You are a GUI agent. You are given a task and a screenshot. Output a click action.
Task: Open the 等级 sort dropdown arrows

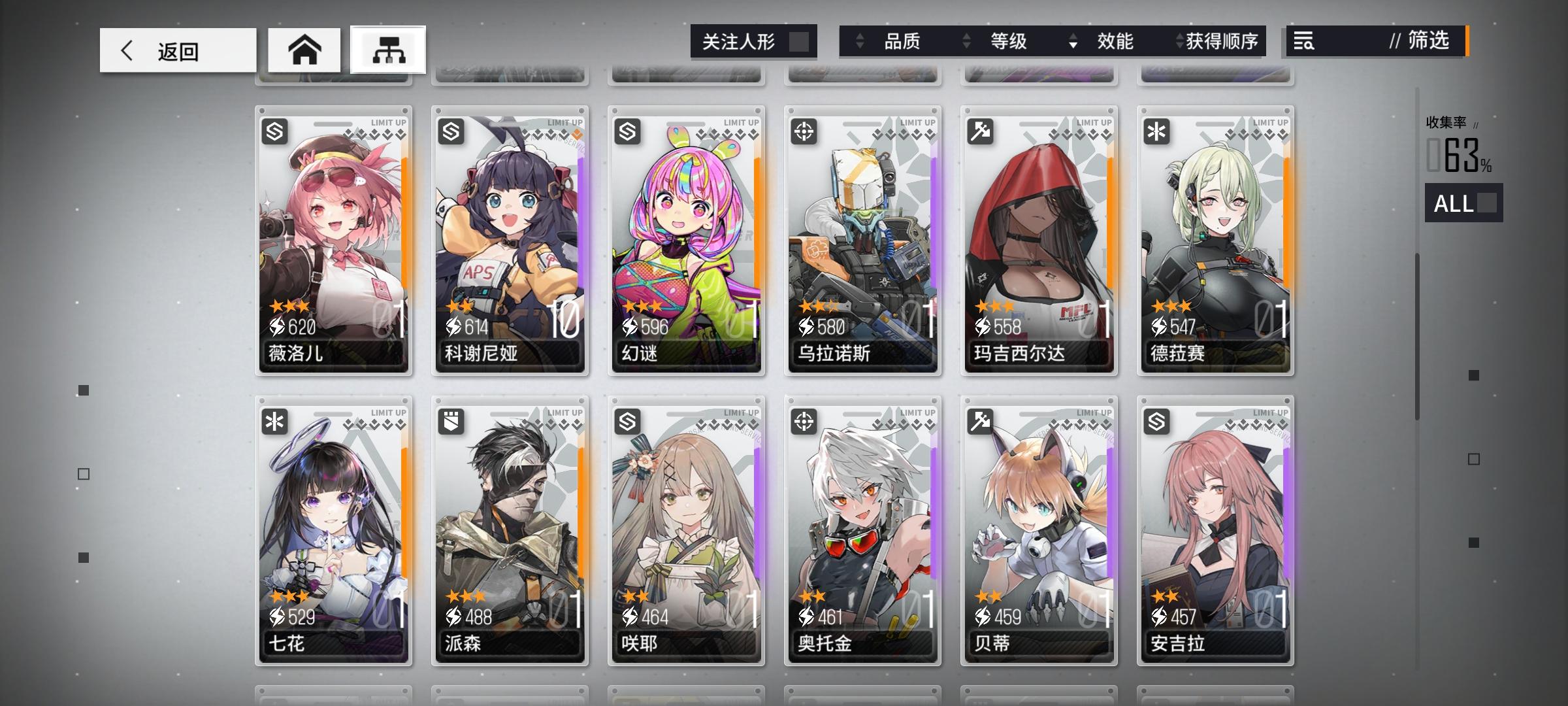(966, 41)
